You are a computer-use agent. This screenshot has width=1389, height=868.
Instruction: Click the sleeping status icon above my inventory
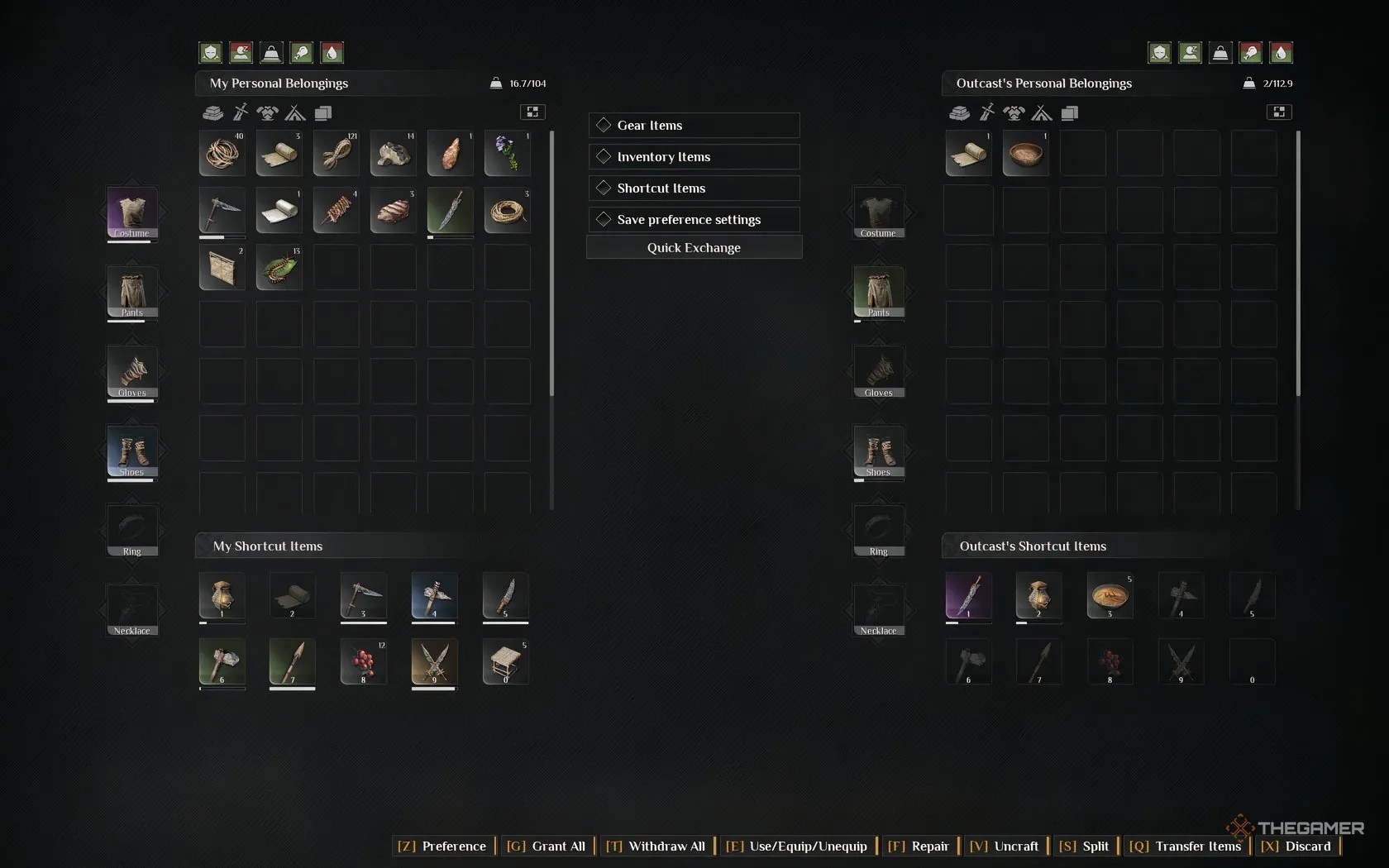coord(241,52)
